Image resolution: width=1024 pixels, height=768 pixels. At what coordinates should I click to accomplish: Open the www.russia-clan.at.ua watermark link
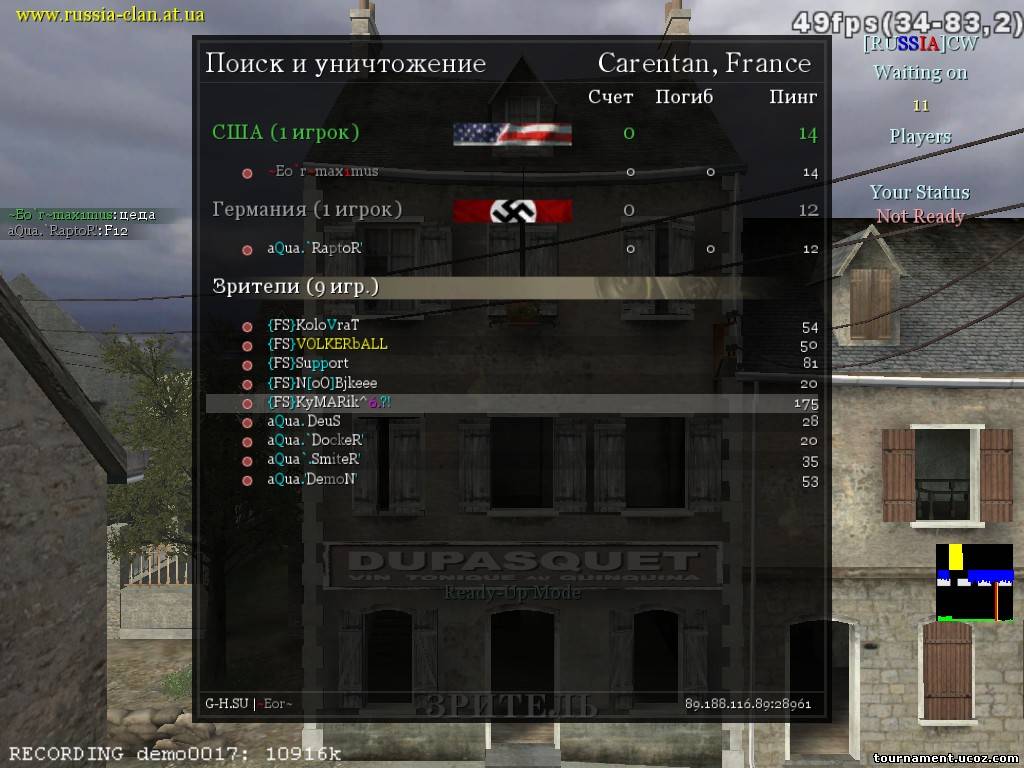[111, 14]
